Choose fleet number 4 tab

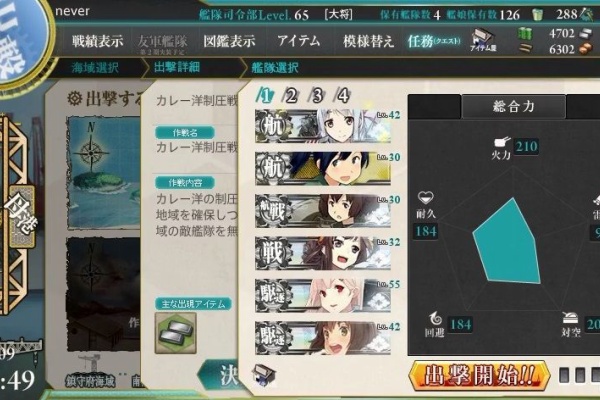(342, 96)
